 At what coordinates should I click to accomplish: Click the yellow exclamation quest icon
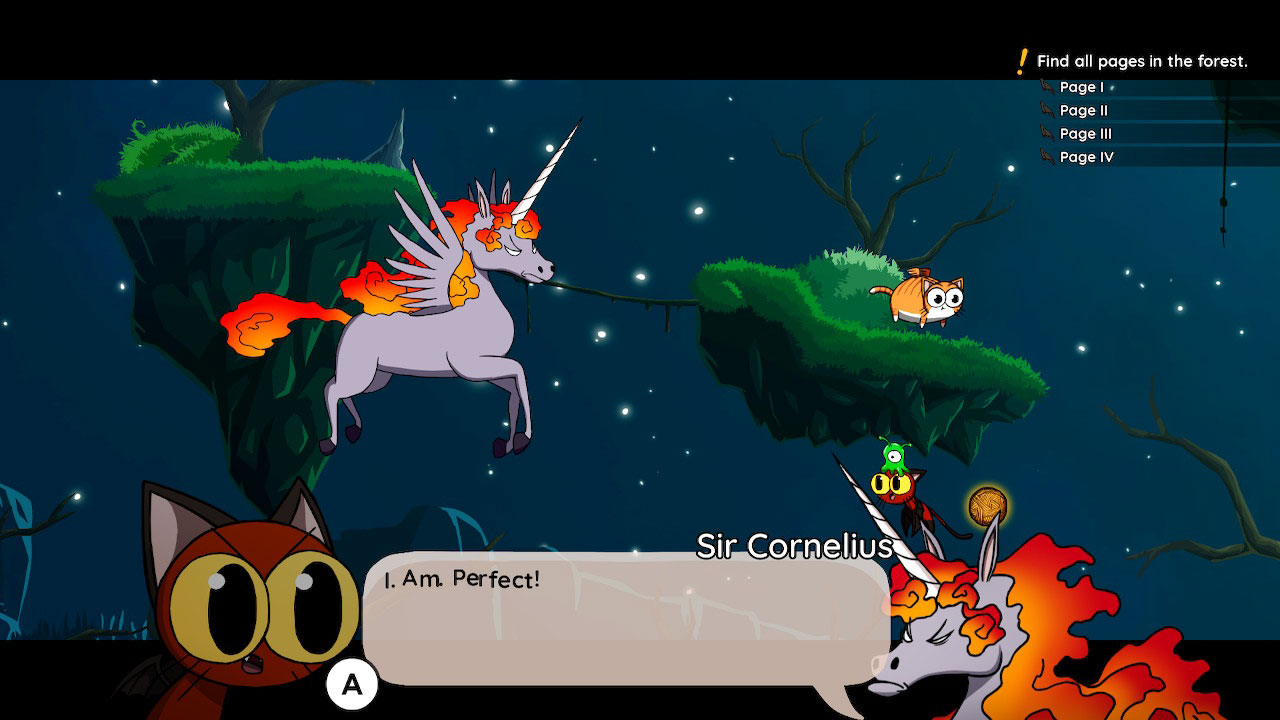pyautogui.click(x=1022, y=60)
